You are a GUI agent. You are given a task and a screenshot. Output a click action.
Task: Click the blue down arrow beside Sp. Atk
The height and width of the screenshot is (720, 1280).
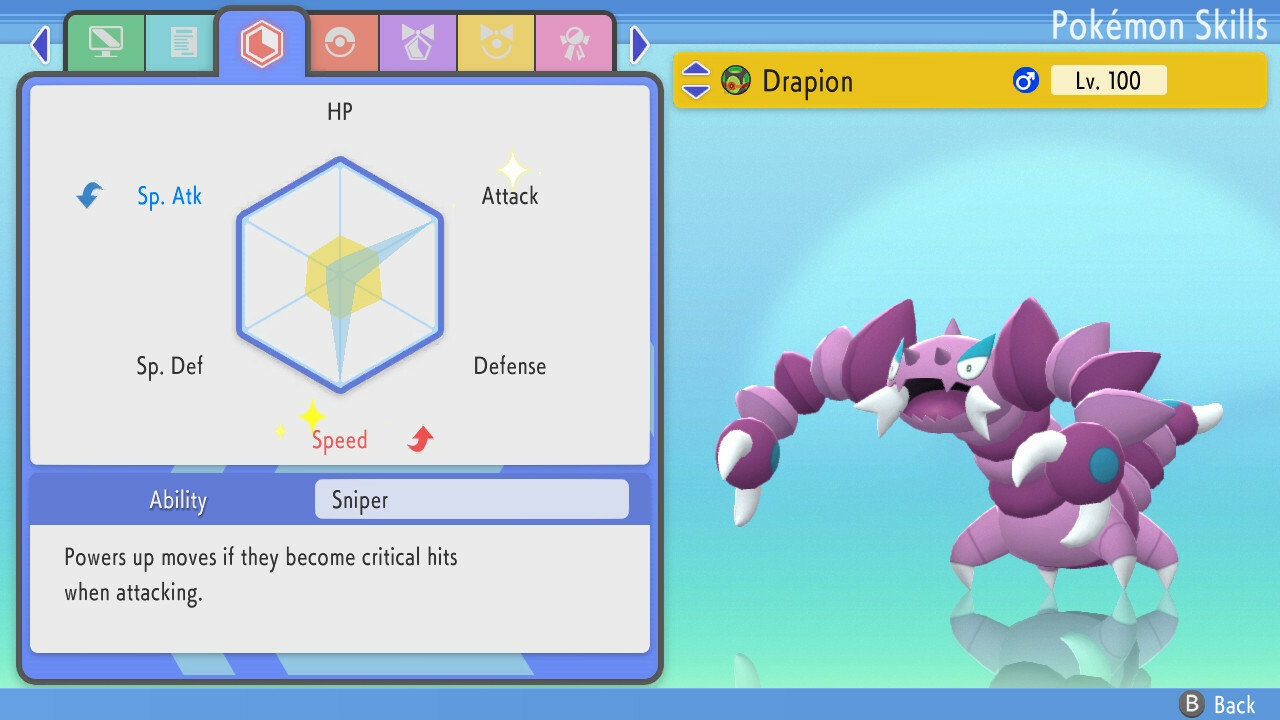click(x=89, y=196)
